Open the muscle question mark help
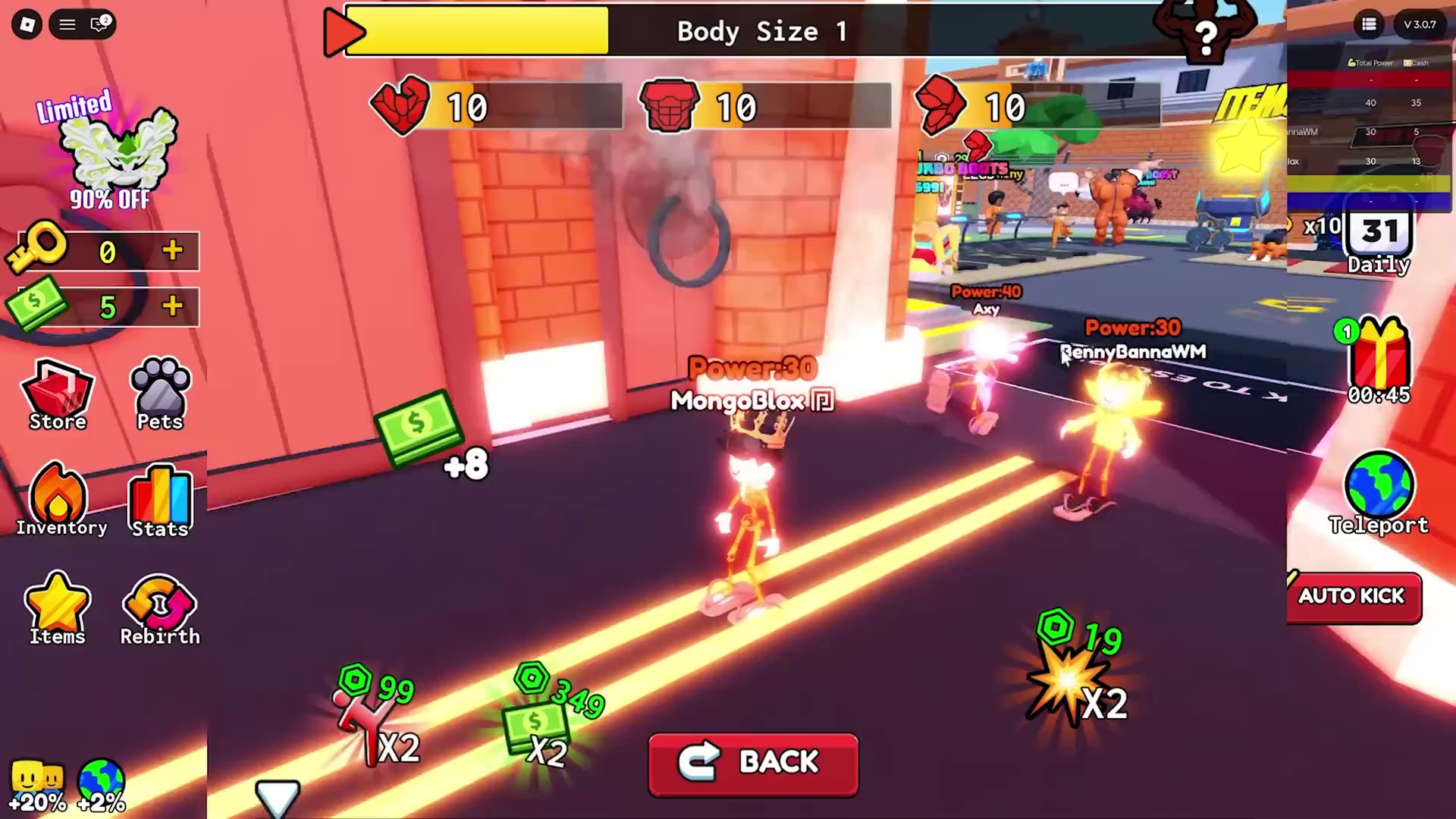Screen dimensions: 1456x819 coord(1206,34)
